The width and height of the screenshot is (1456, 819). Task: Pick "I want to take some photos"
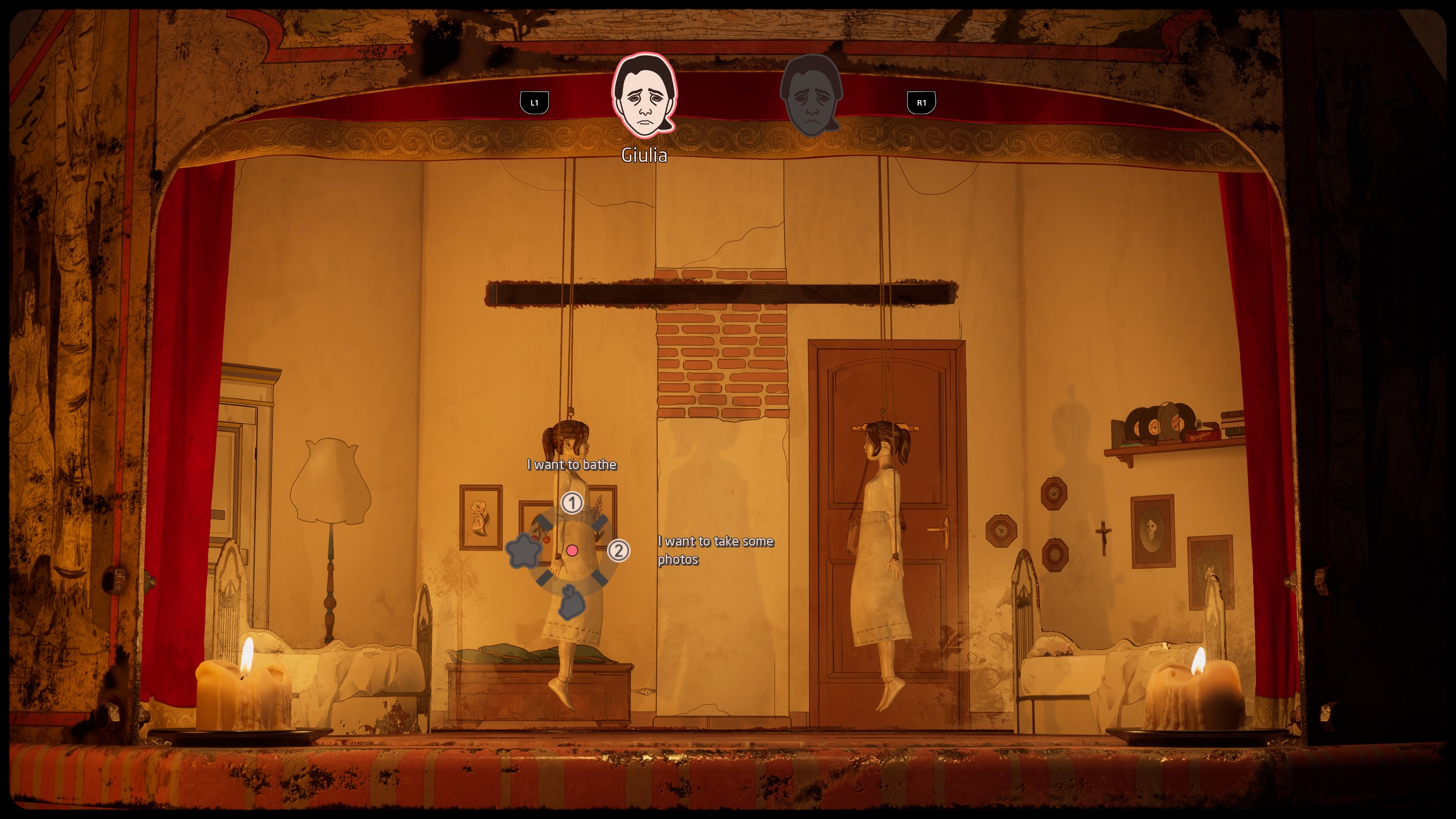tap(715, 549)
